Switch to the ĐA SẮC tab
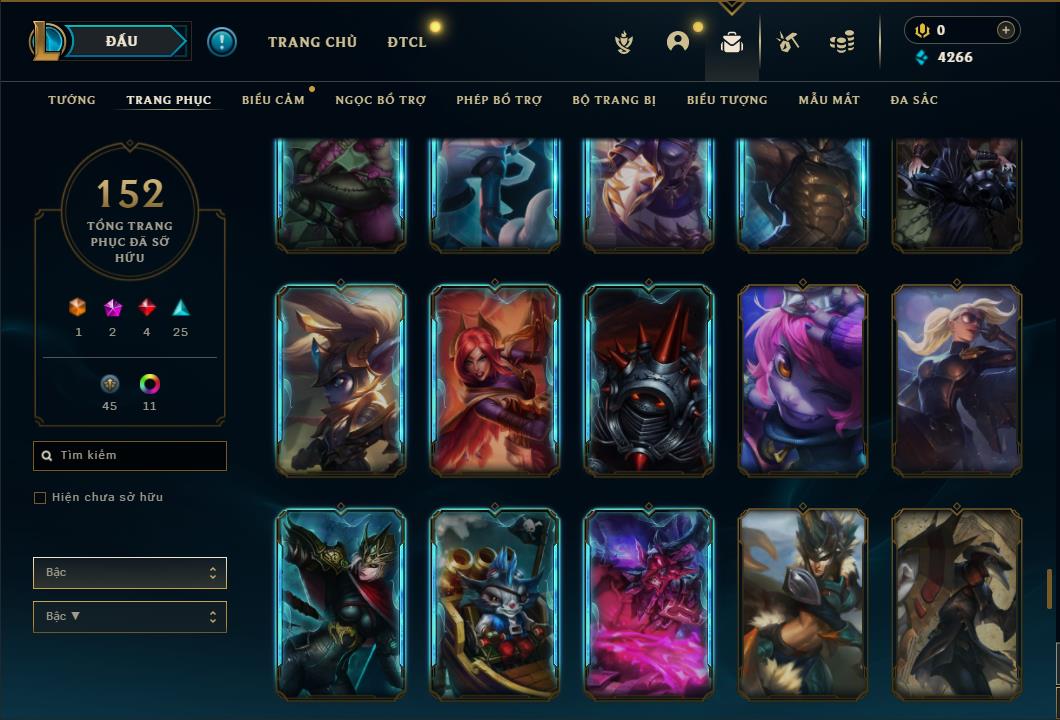1060x720 pixels. [x=914, y=100]
